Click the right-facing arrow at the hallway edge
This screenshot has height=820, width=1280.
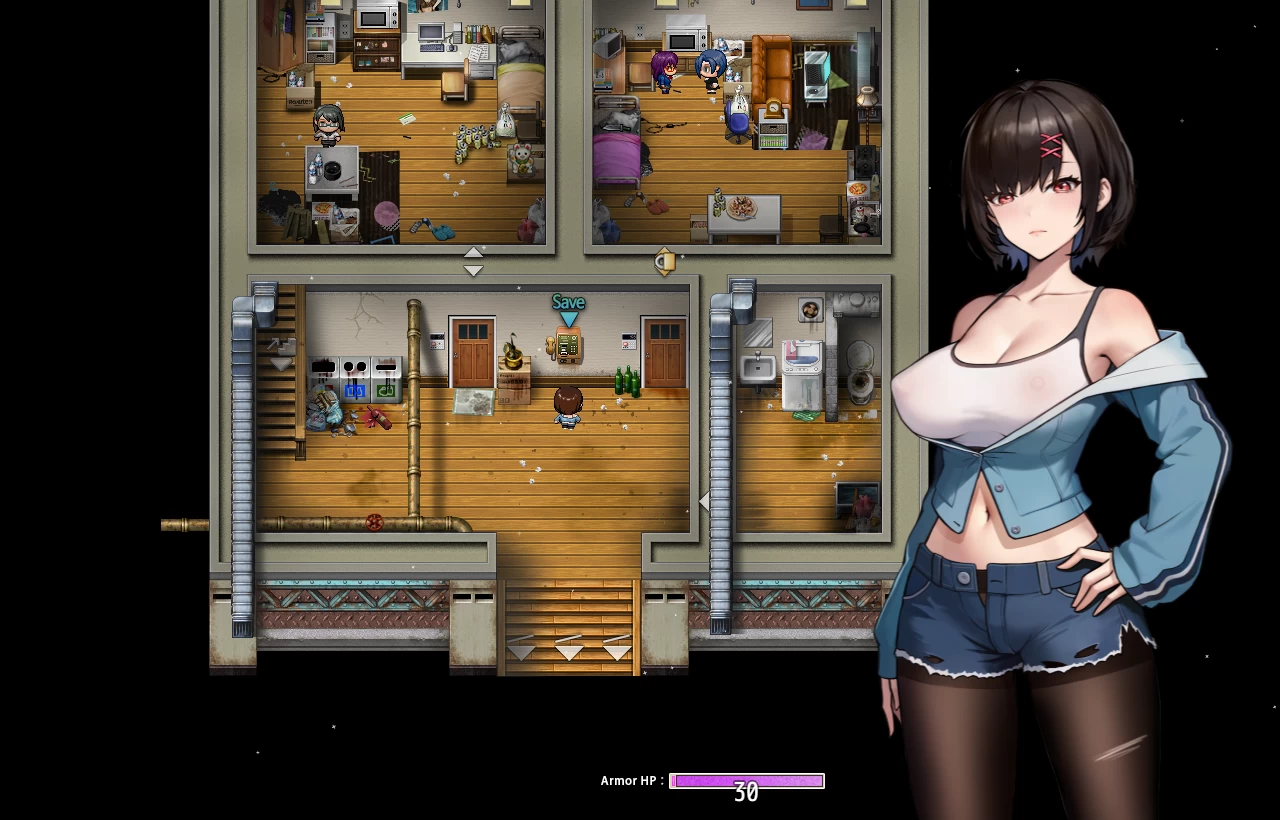pos(705,500)
